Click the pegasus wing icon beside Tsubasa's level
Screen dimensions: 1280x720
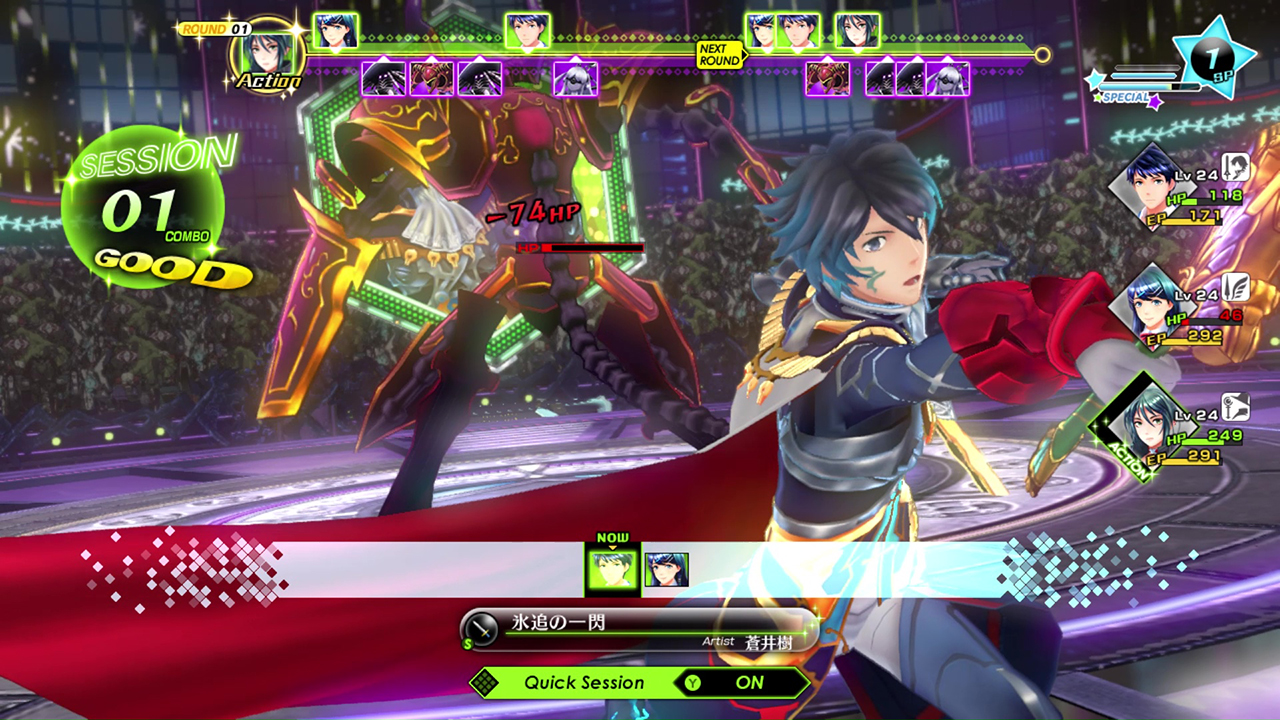(x=1236, y=290)
